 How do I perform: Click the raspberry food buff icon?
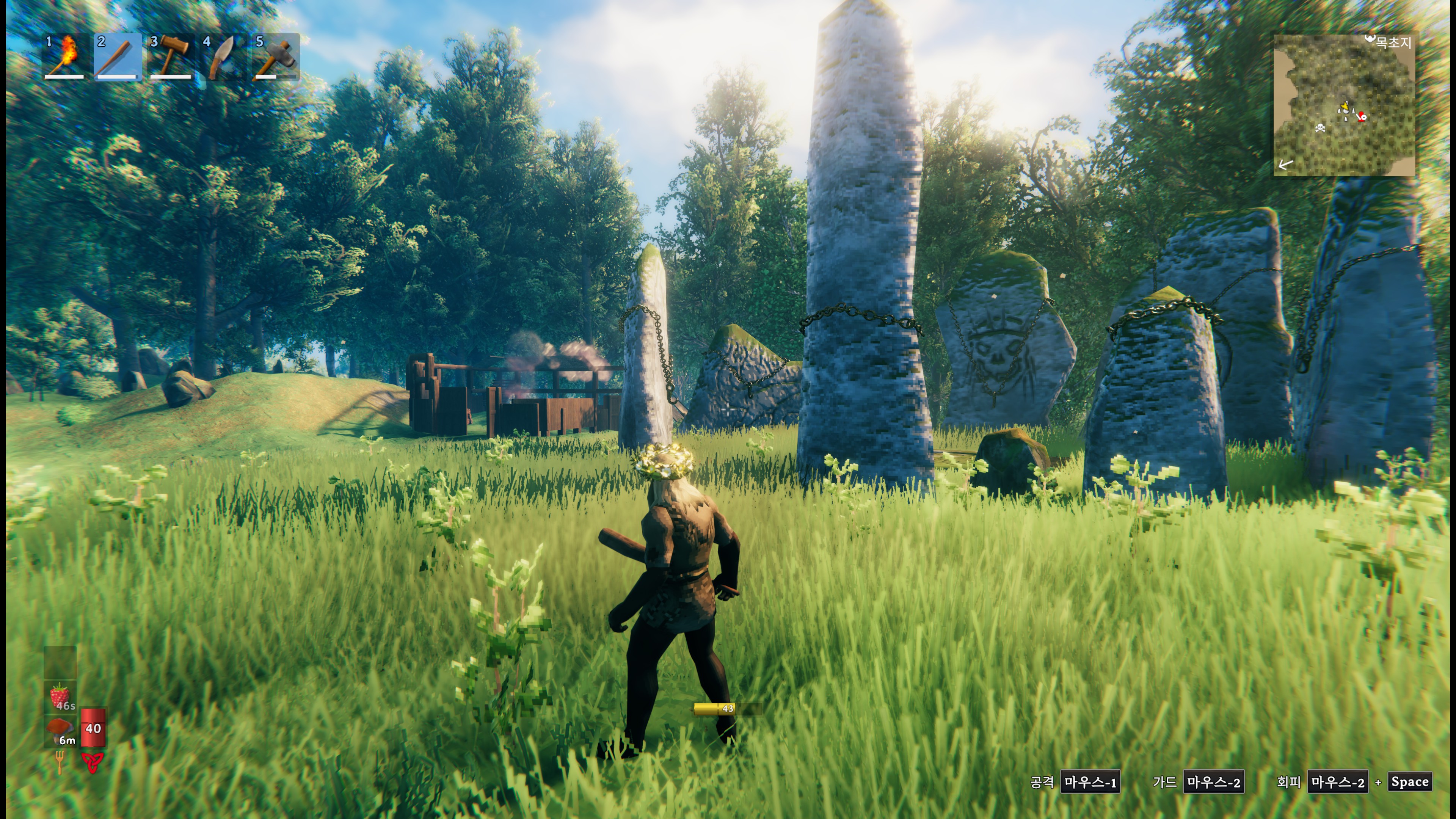click(61, 696)
